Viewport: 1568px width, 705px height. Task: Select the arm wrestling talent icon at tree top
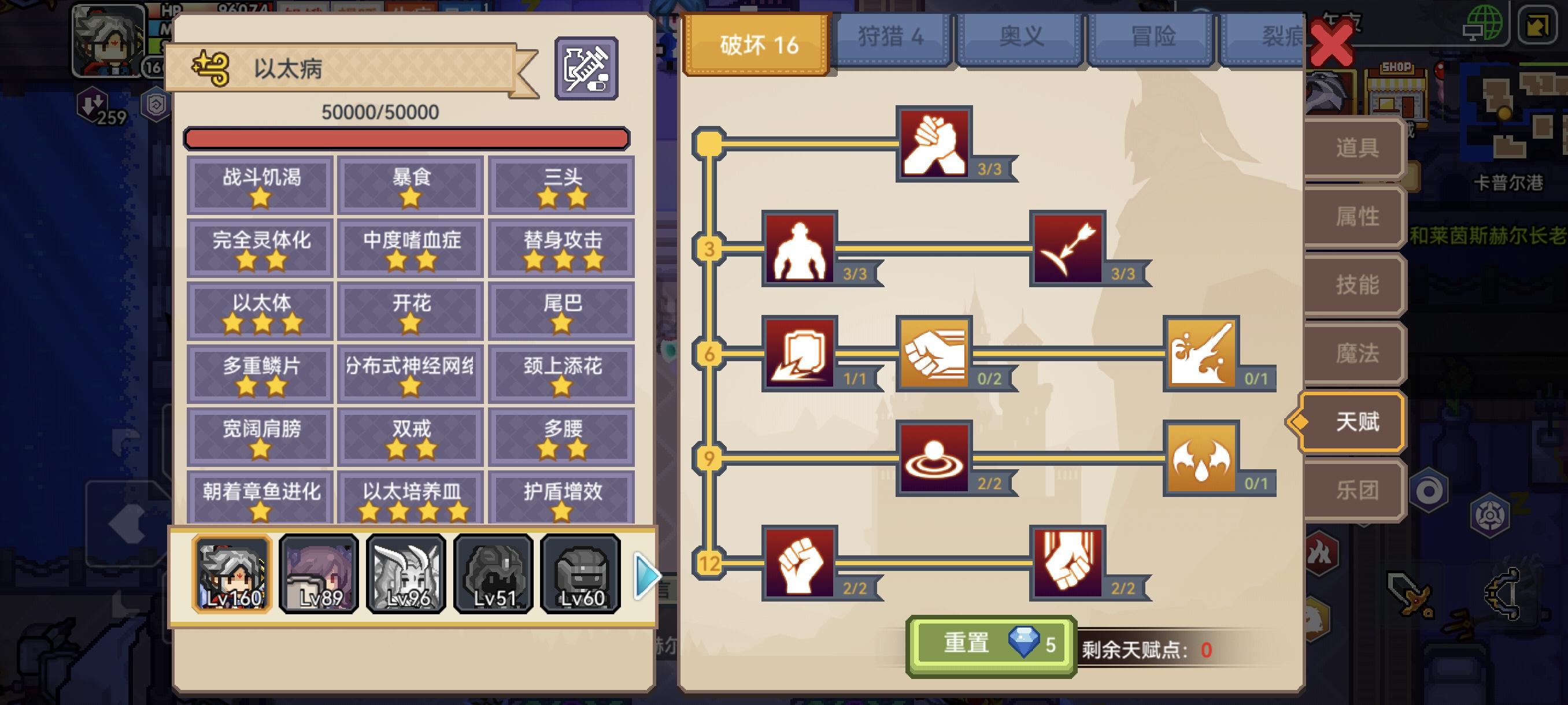click(x=934, y=143)
